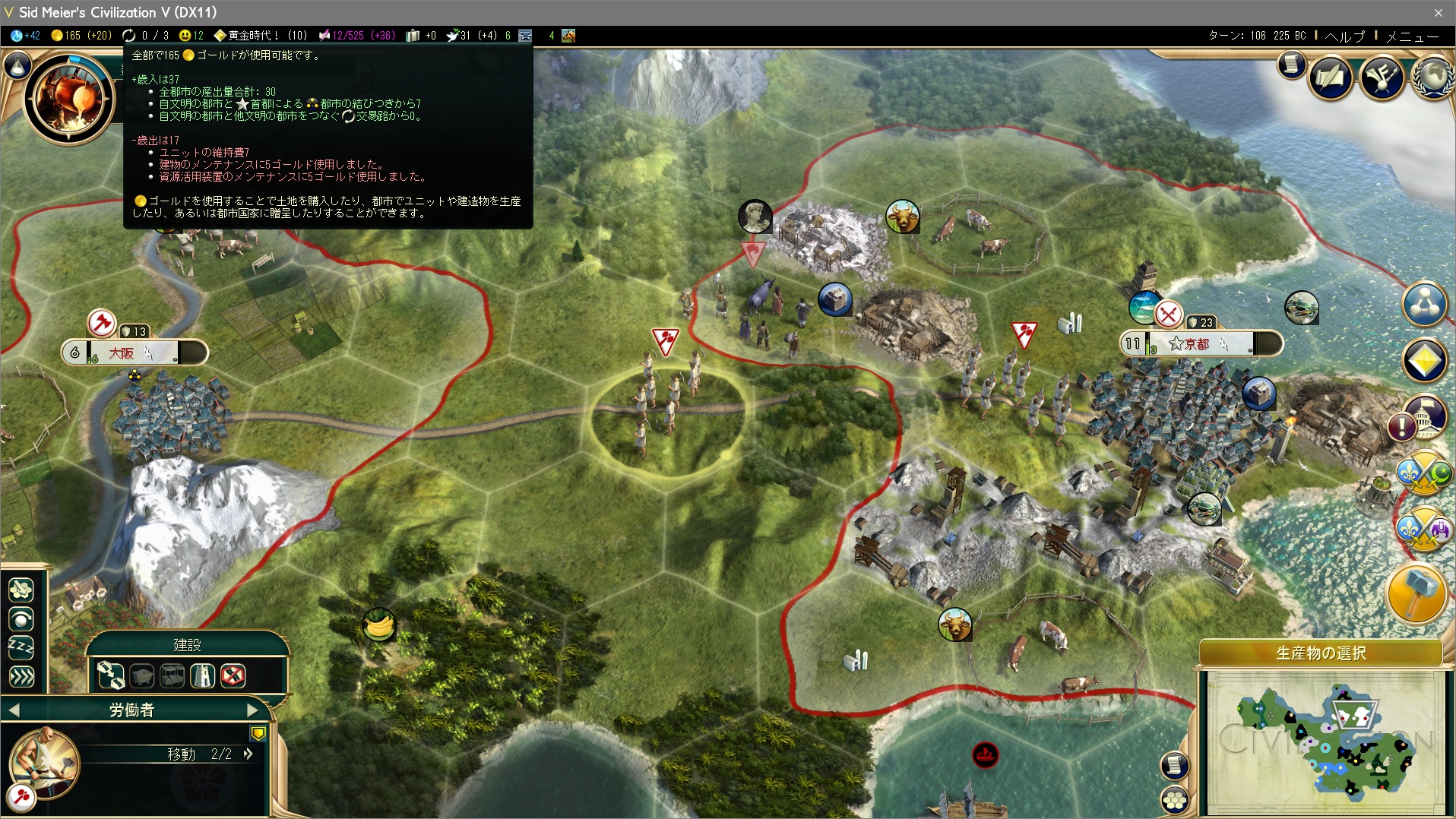This screenshot has height=819, width=1456.
Task: Select the remove road action
Action: [233, 675]
